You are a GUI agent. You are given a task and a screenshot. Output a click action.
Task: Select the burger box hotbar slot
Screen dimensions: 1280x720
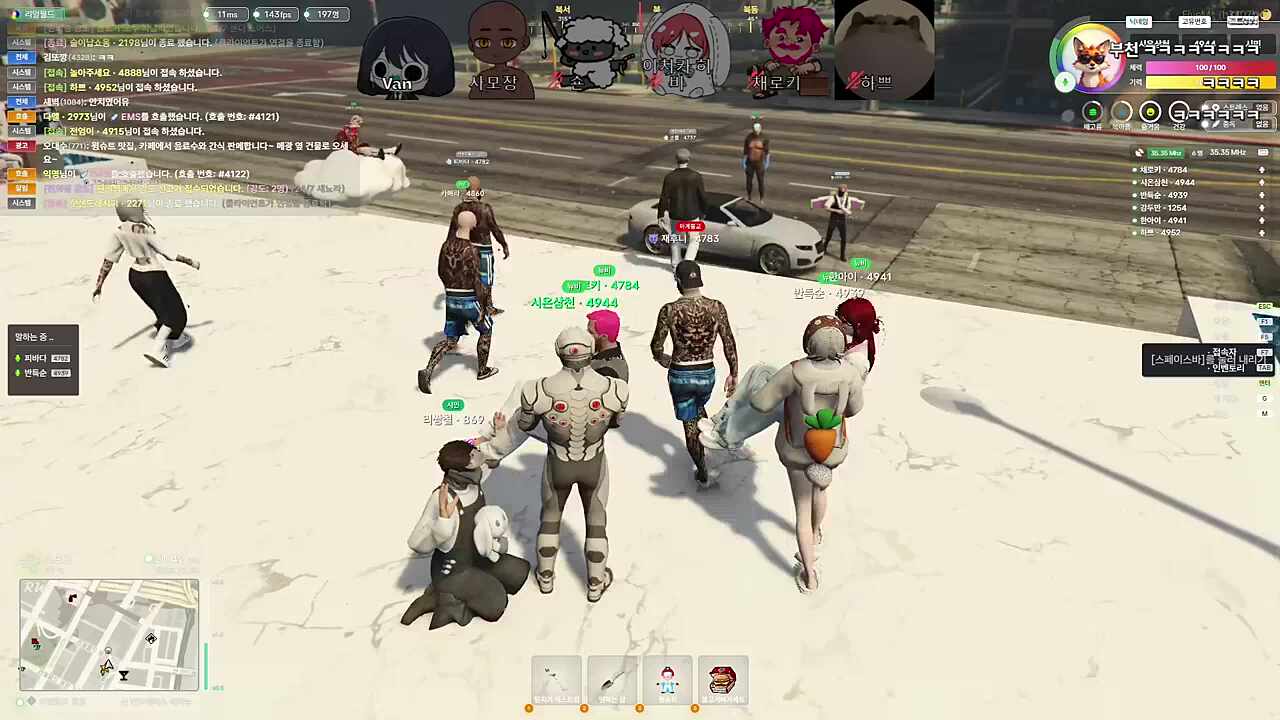[723, 681]
